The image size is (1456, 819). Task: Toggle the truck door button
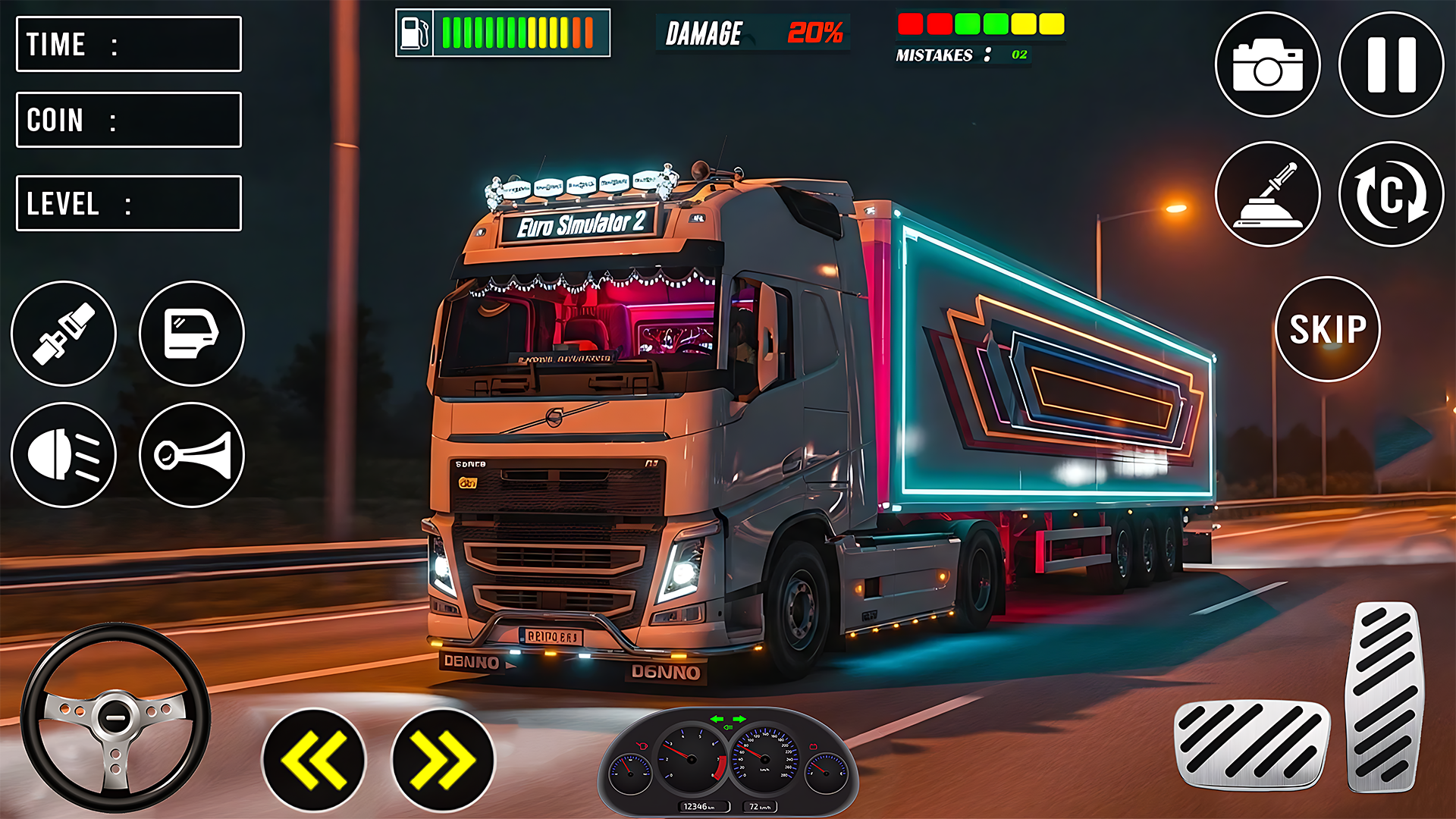click(192, 334)
